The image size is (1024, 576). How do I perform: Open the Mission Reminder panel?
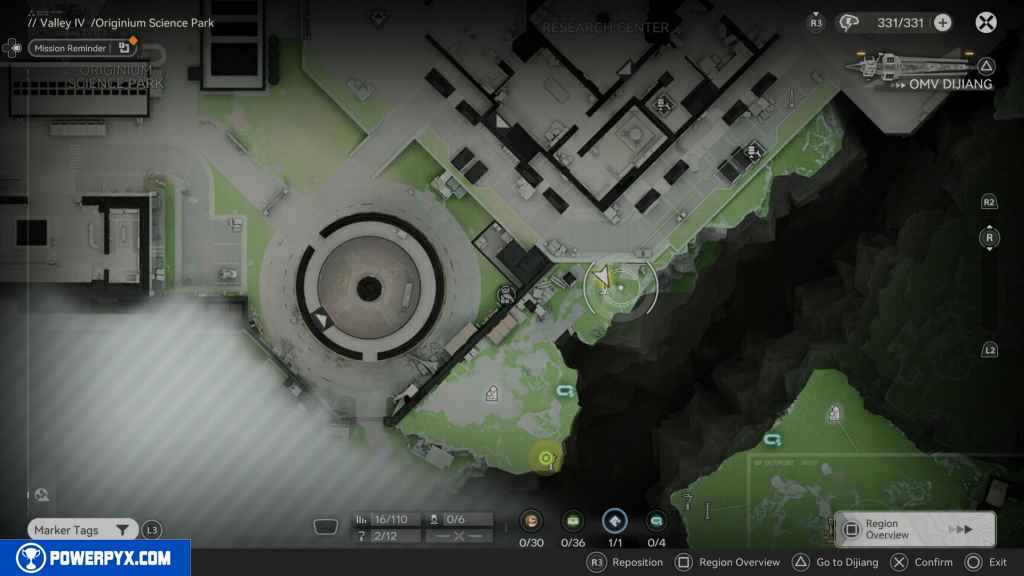point(82,48)
